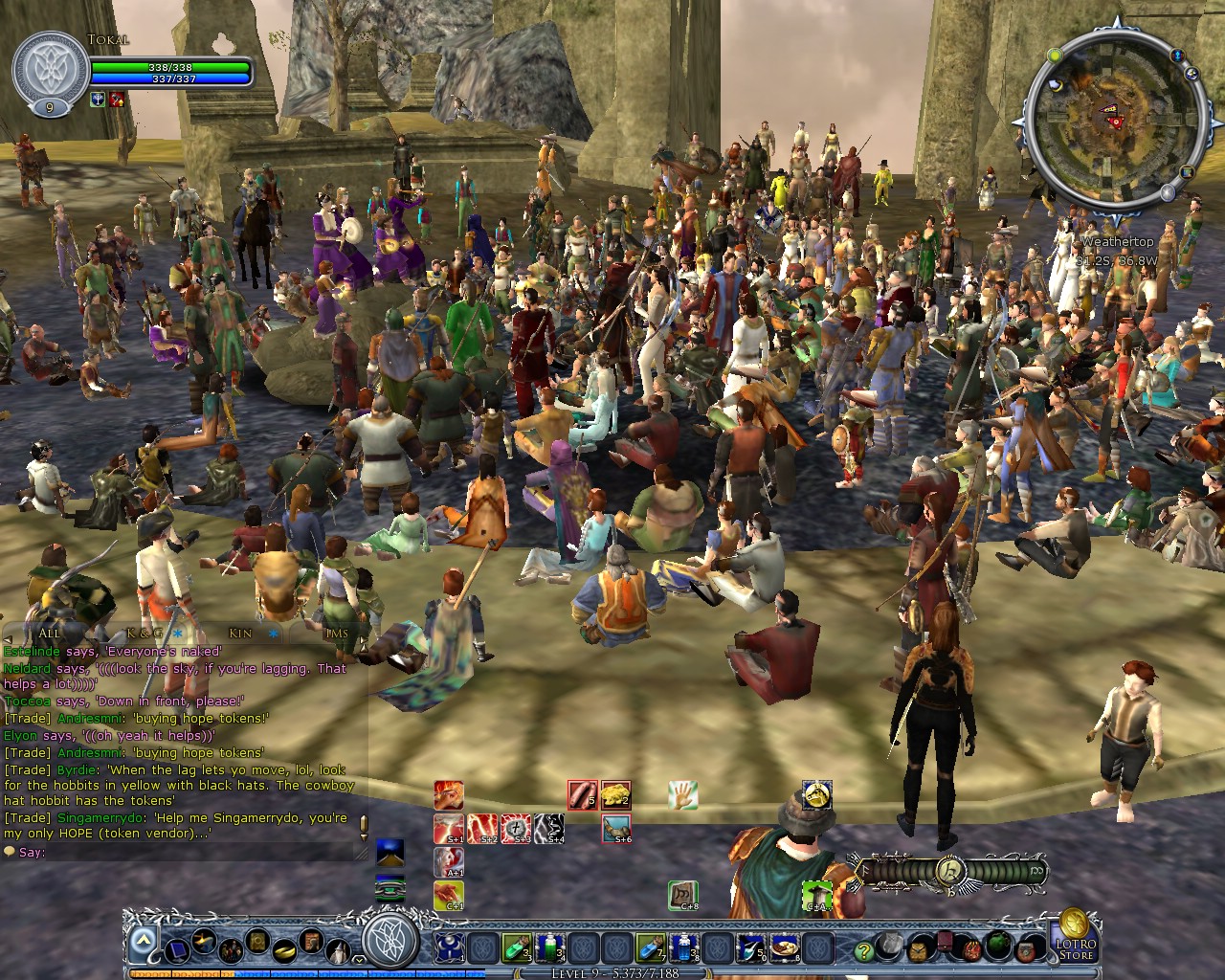Open the IMS chat tab

tap(337, 634)
